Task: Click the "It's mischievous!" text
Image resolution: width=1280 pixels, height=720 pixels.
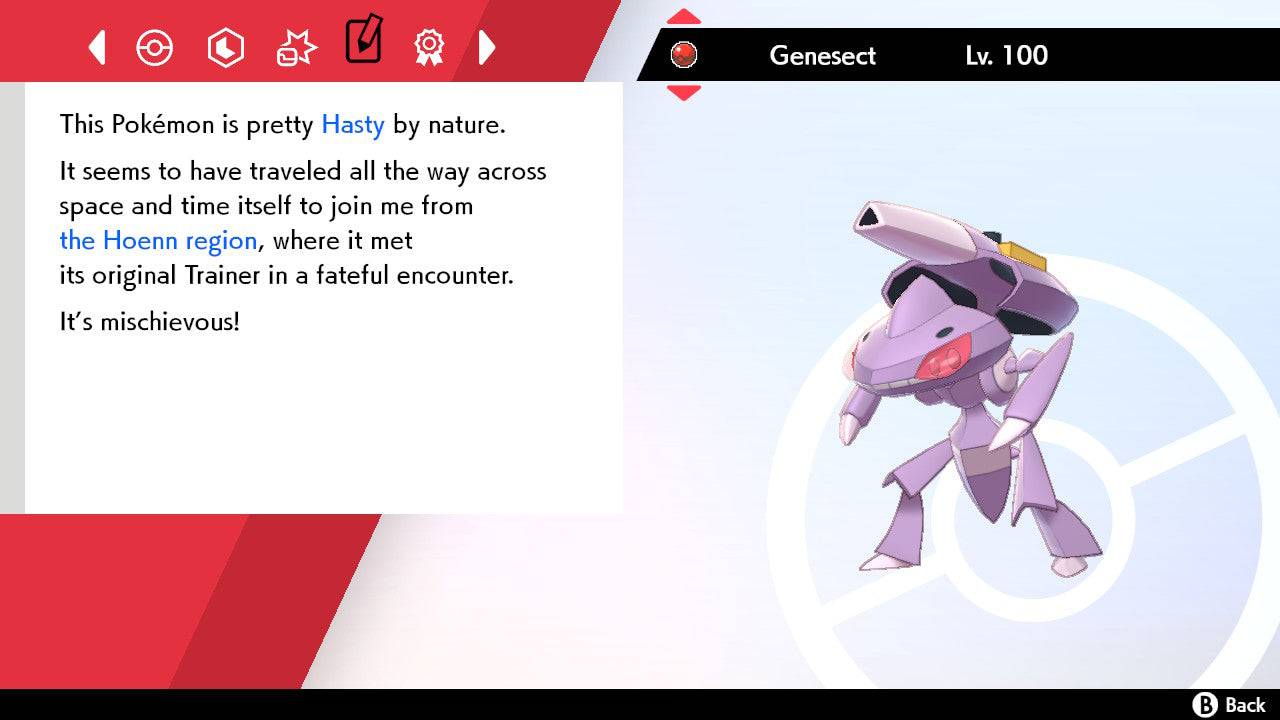Action: click(x=150, y=321)
